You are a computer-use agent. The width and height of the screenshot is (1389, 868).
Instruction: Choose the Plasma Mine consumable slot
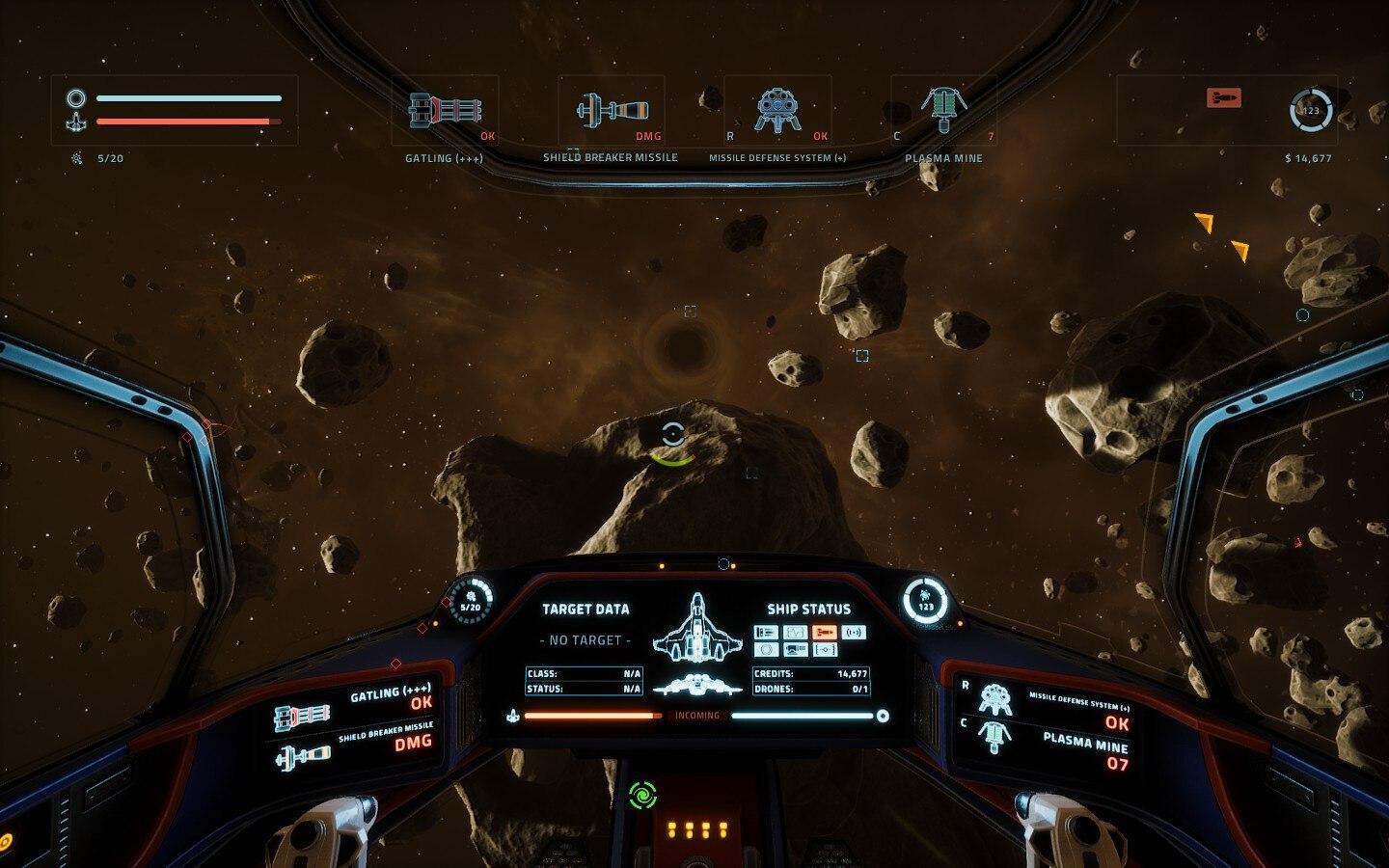[x=943, y=112]
